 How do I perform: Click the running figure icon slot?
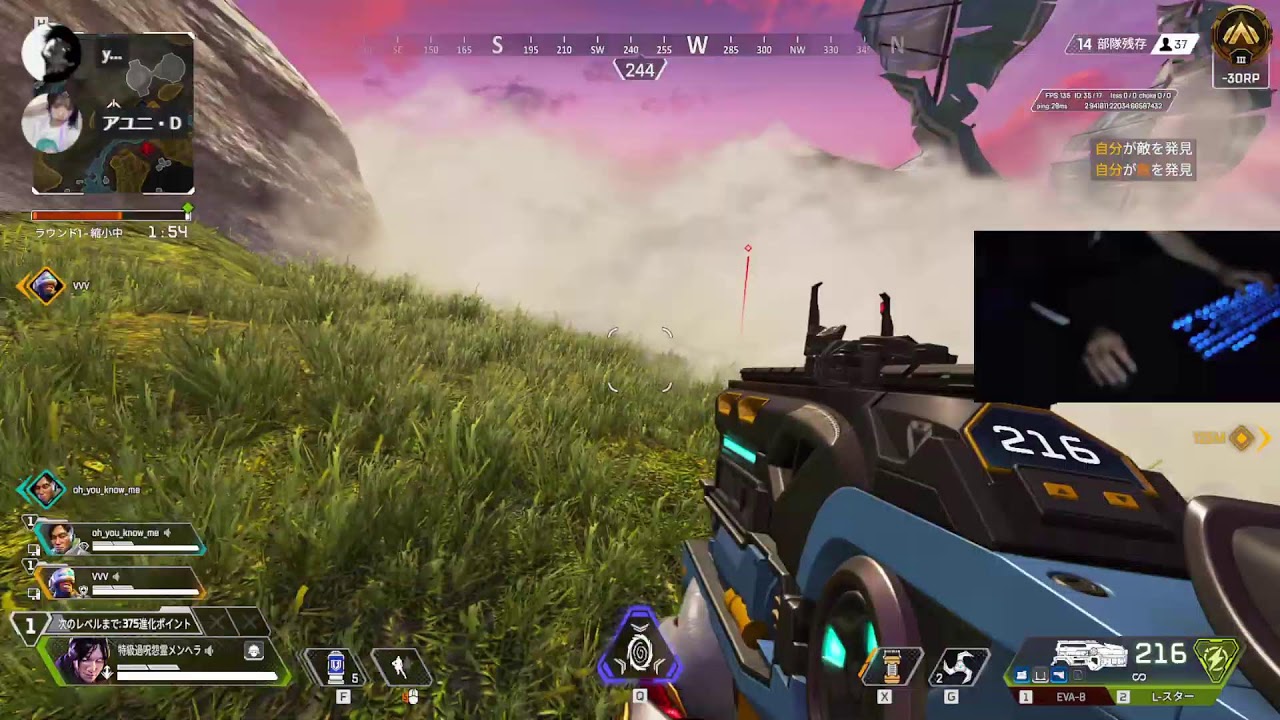pos(400,667)
